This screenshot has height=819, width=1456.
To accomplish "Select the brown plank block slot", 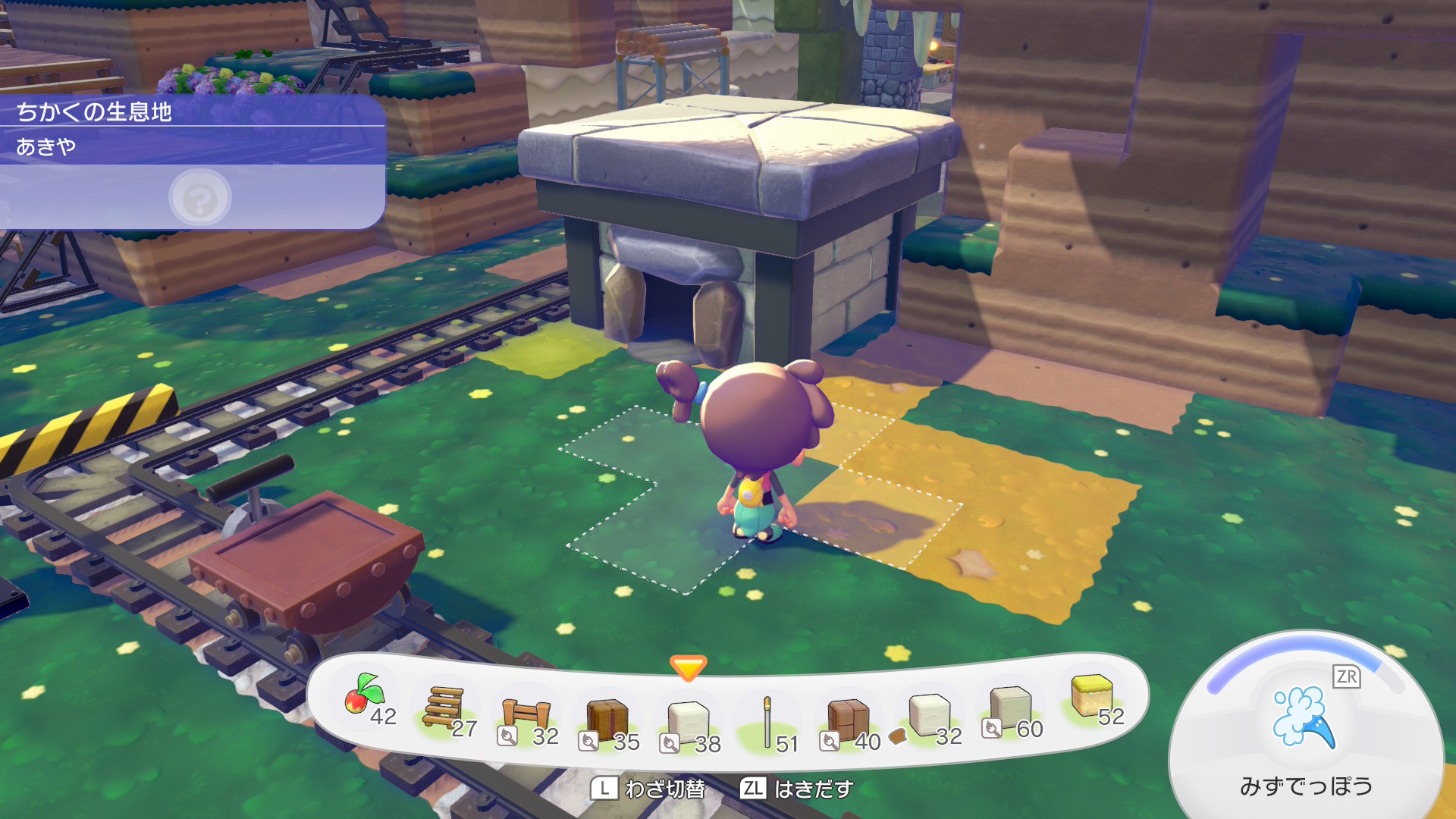I will coord(848,720).
